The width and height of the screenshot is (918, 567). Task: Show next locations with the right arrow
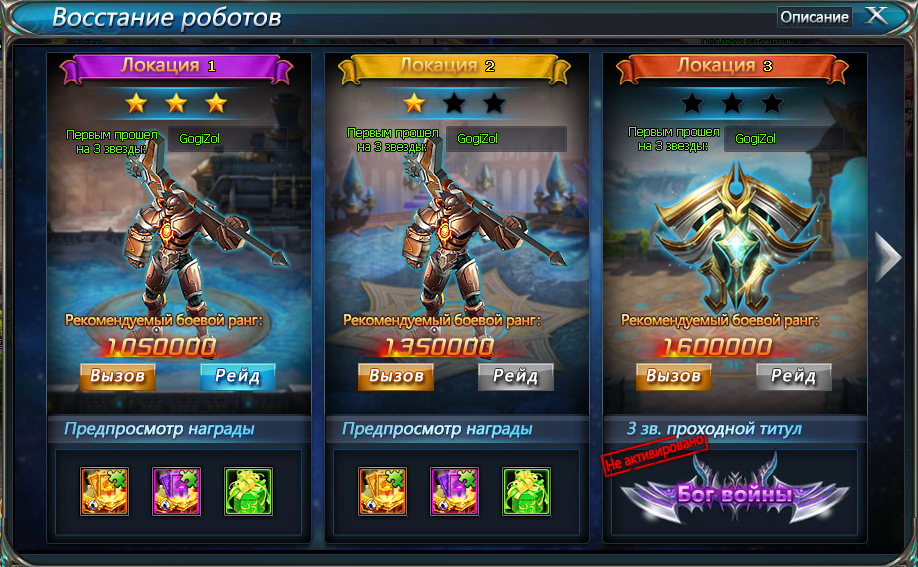pos(888,258)
